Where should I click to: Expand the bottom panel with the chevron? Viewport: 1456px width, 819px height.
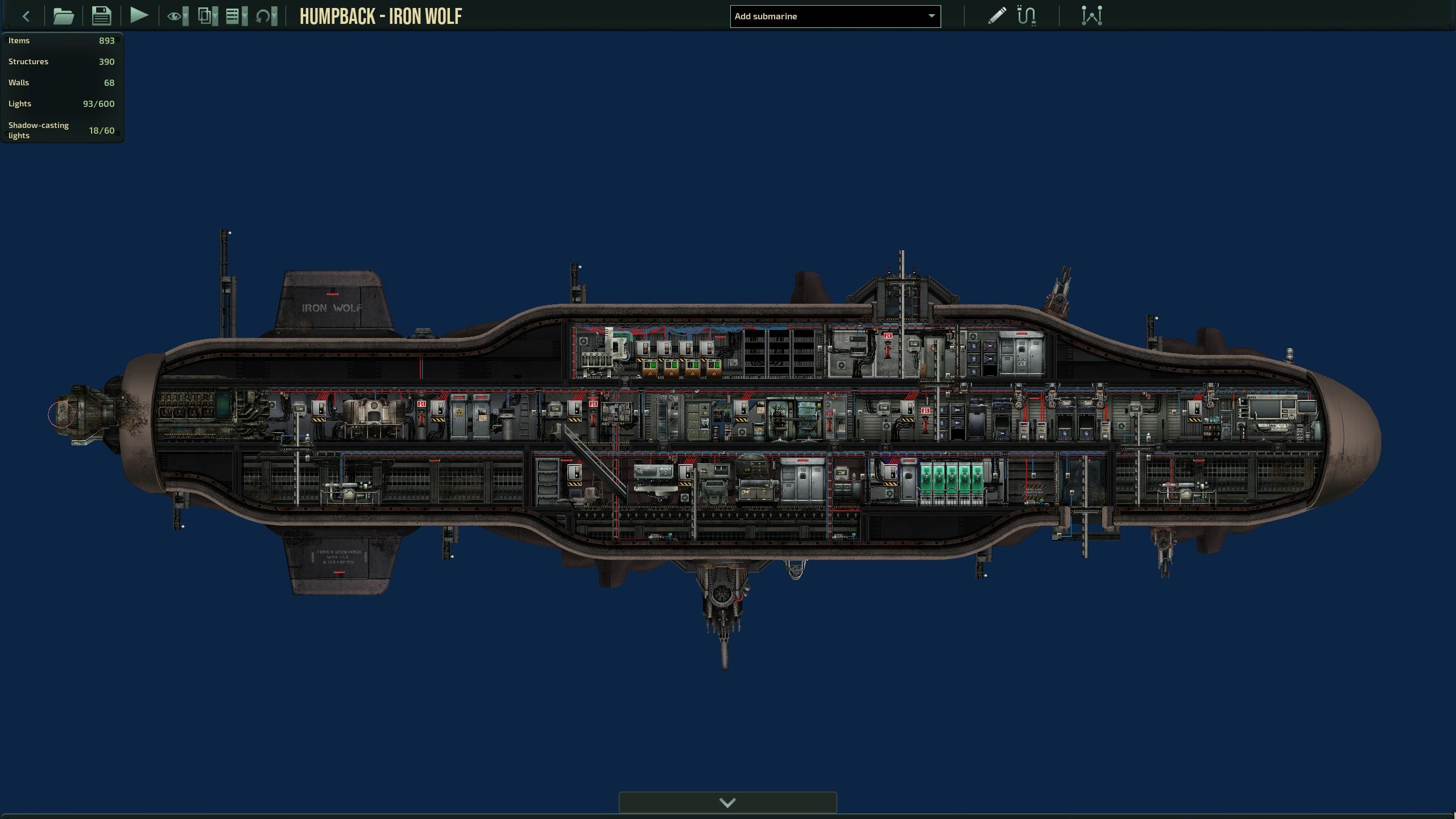tap(727, 803)
